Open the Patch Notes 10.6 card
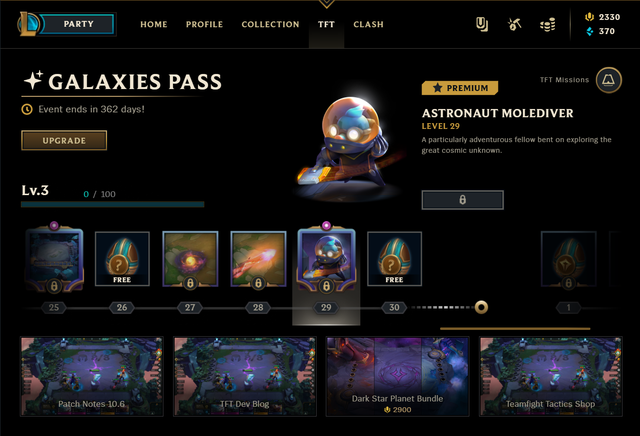Image resolution: width=640 pixels, height=436 pixels. click(x=90, y=375)
